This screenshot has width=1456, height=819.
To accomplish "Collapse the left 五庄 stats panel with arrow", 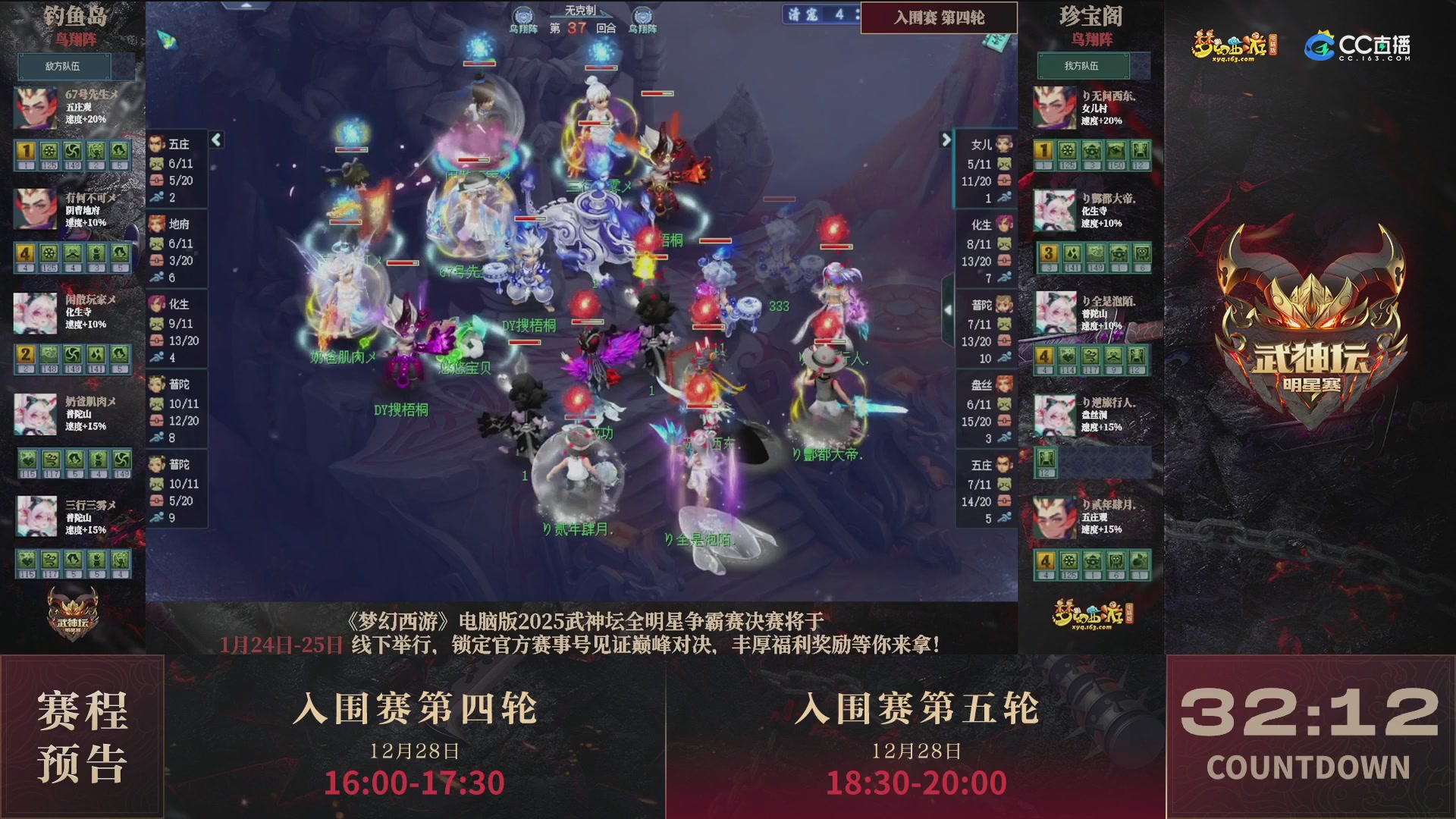I will 215,140.
